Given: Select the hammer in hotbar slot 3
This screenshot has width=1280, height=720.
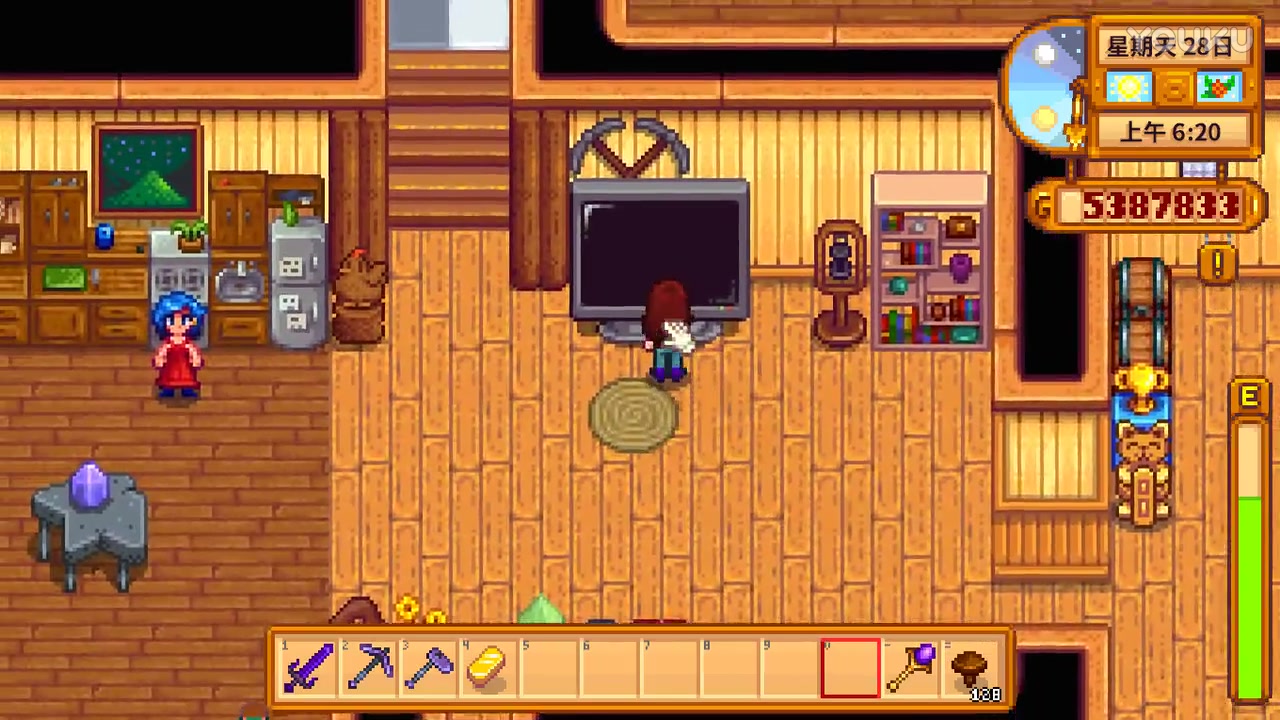Looking at the screenshot, I should (430, 666).
